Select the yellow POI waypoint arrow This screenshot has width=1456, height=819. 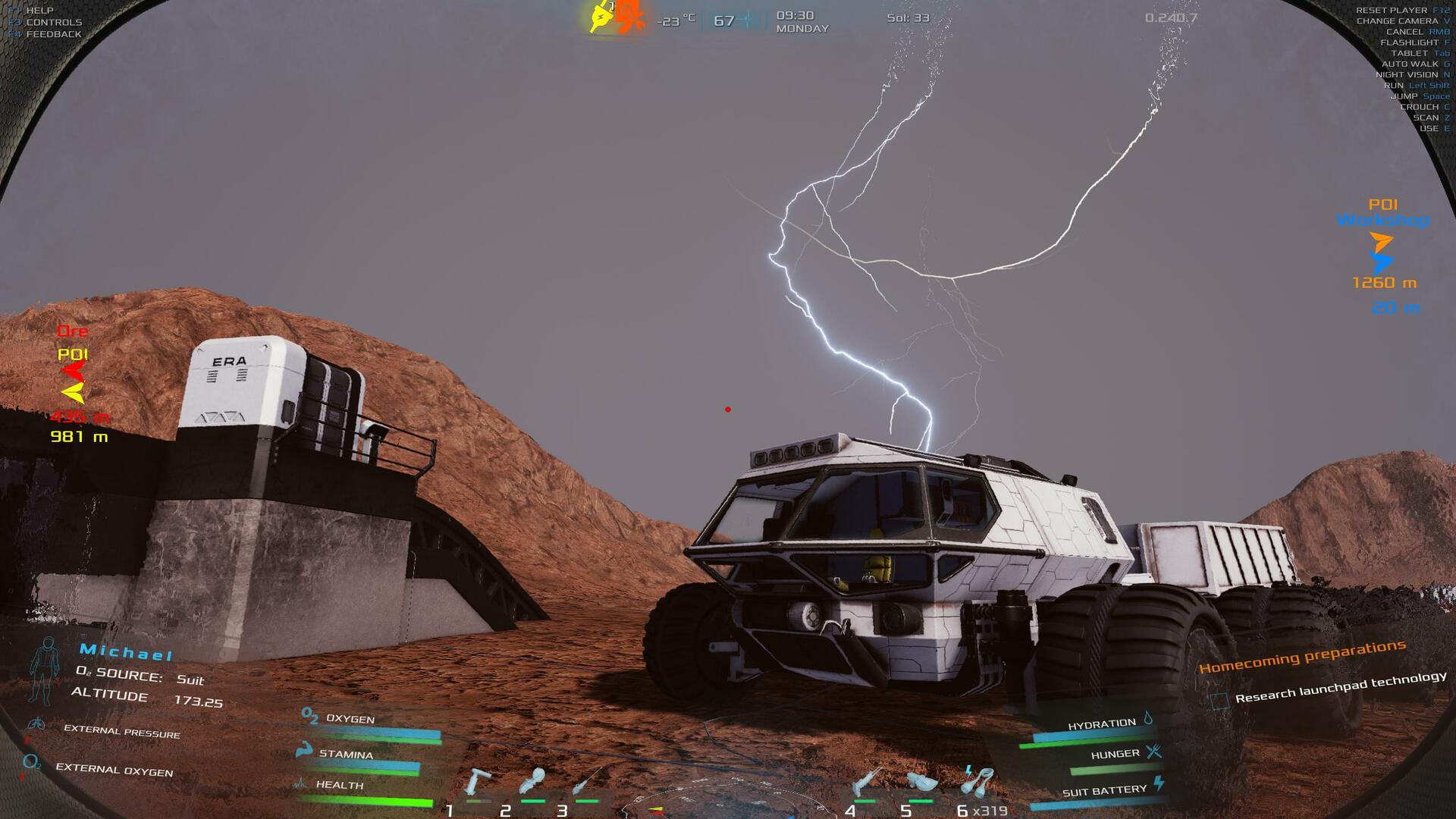click(73, 392)
